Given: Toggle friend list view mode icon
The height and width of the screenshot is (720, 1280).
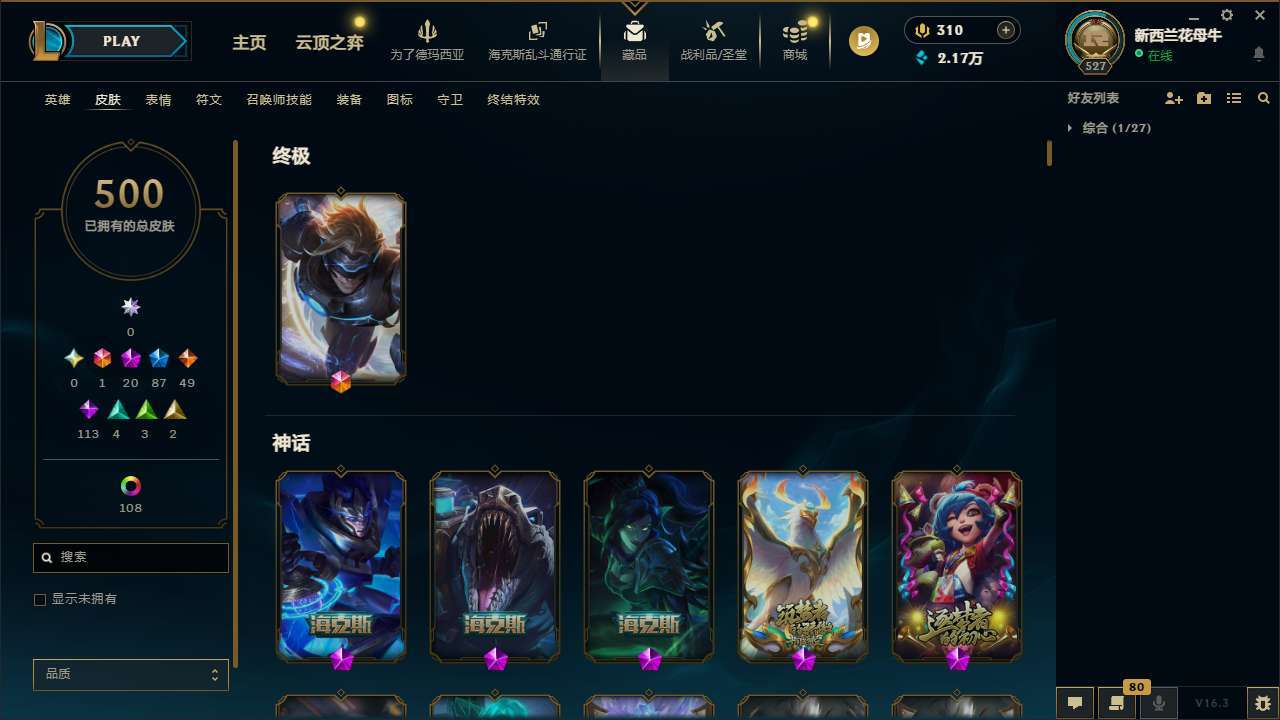Looking at the screenshot, I should [x=1234, y=98].
